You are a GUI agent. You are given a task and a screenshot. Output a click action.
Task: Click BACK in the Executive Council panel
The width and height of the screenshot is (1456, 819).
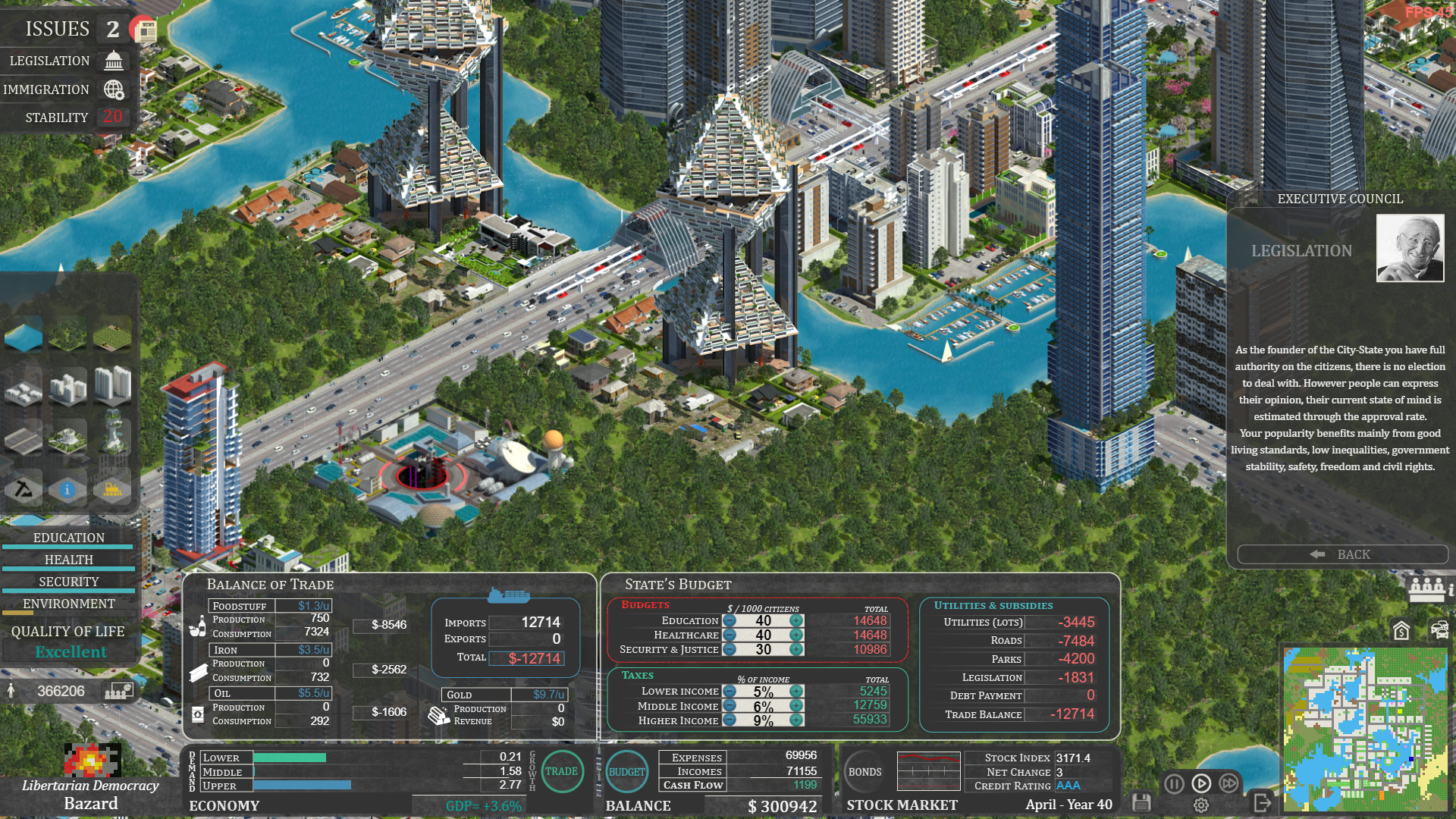(x=1342, y=554)
